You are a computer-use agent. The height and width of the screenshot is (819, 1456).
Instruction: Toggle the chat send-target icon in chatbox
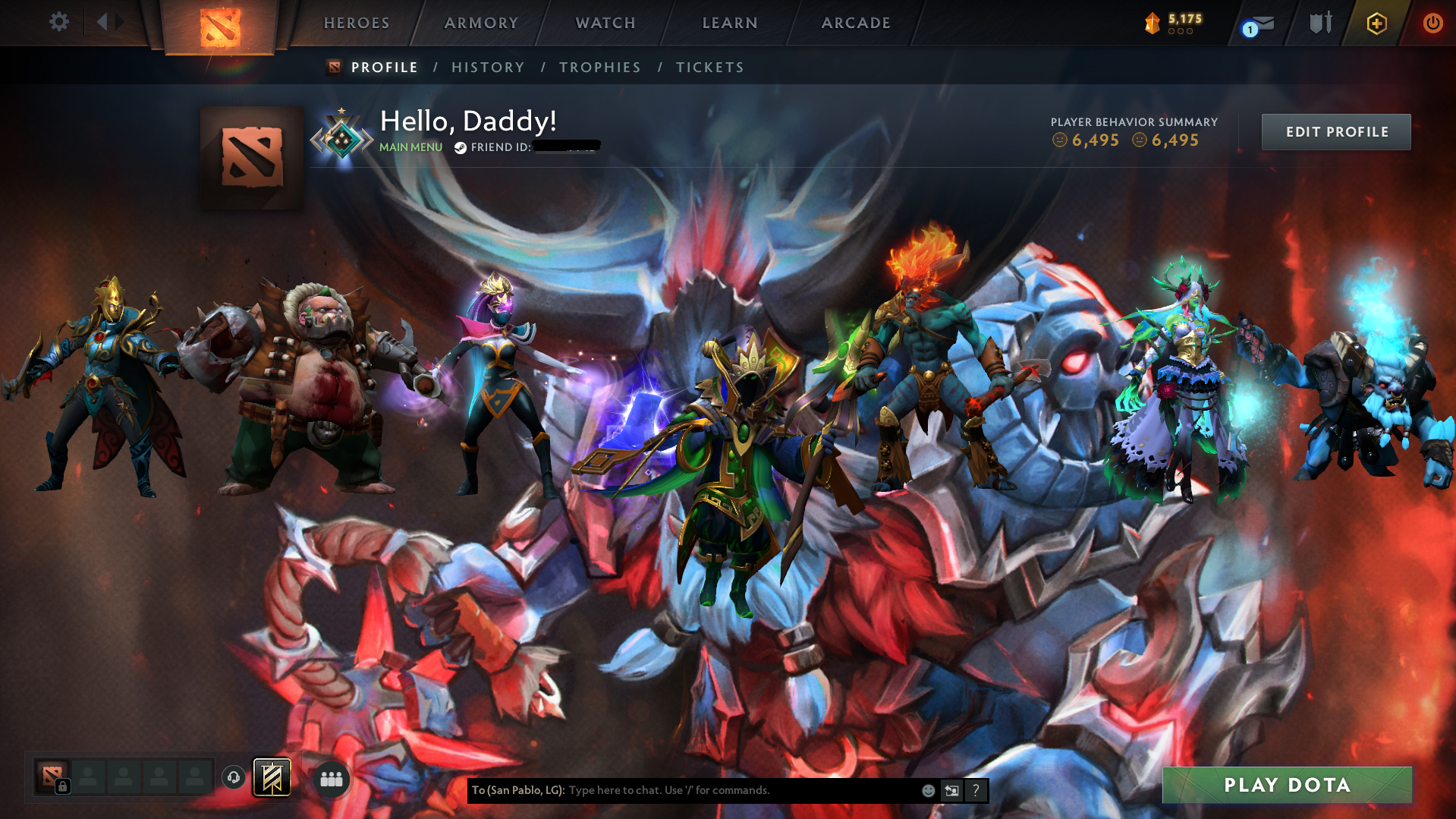tap(952, 790)
